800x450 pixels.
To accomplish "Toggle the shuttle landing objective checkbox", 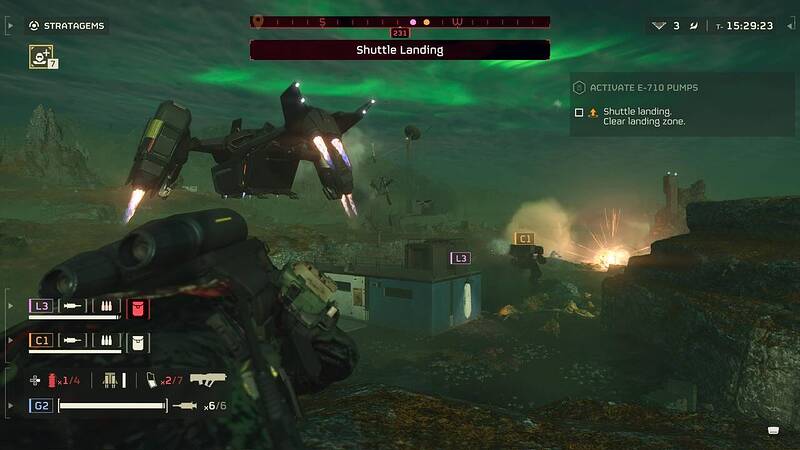I will (579, 112).
